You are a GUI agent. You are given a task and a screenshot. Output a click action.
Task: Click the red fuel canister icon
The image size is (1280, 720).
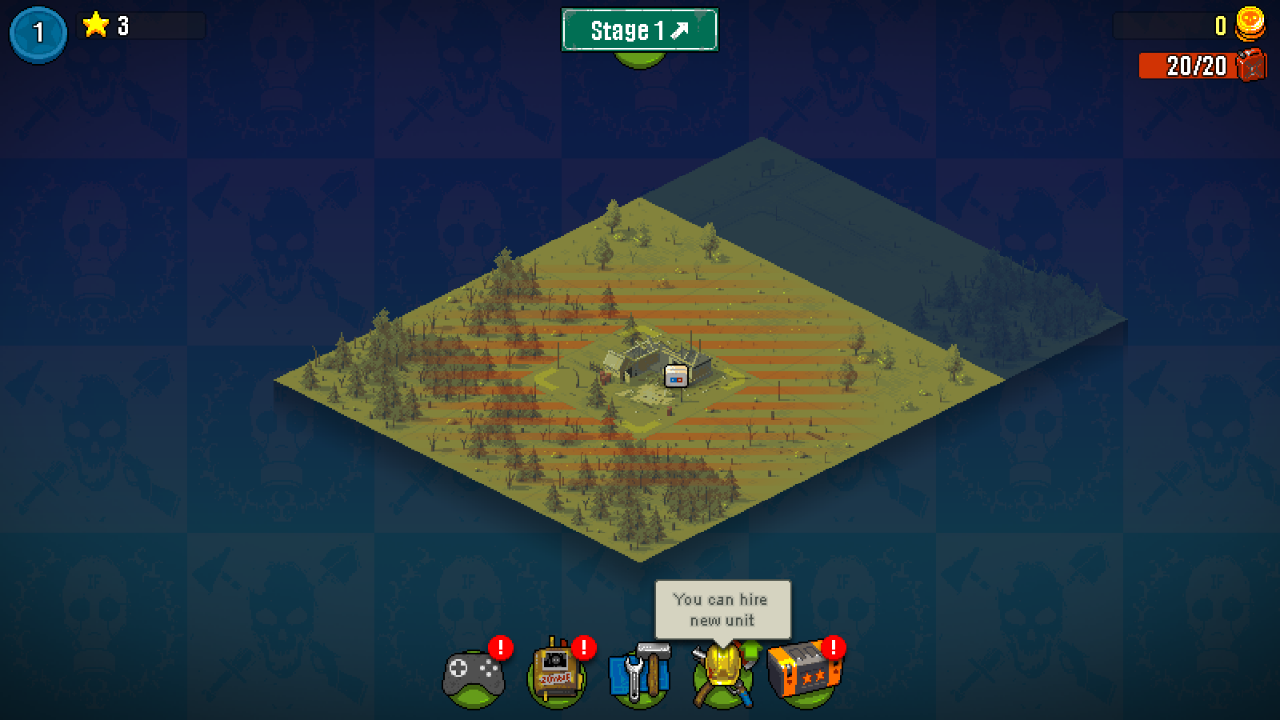tap(1252, 66)
